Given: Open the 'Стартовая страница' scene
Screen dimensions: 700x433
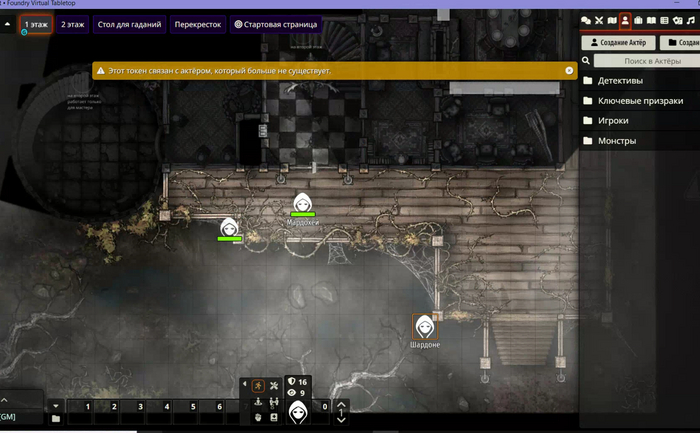Looking at the screenshot, I should tap(276, 23).
